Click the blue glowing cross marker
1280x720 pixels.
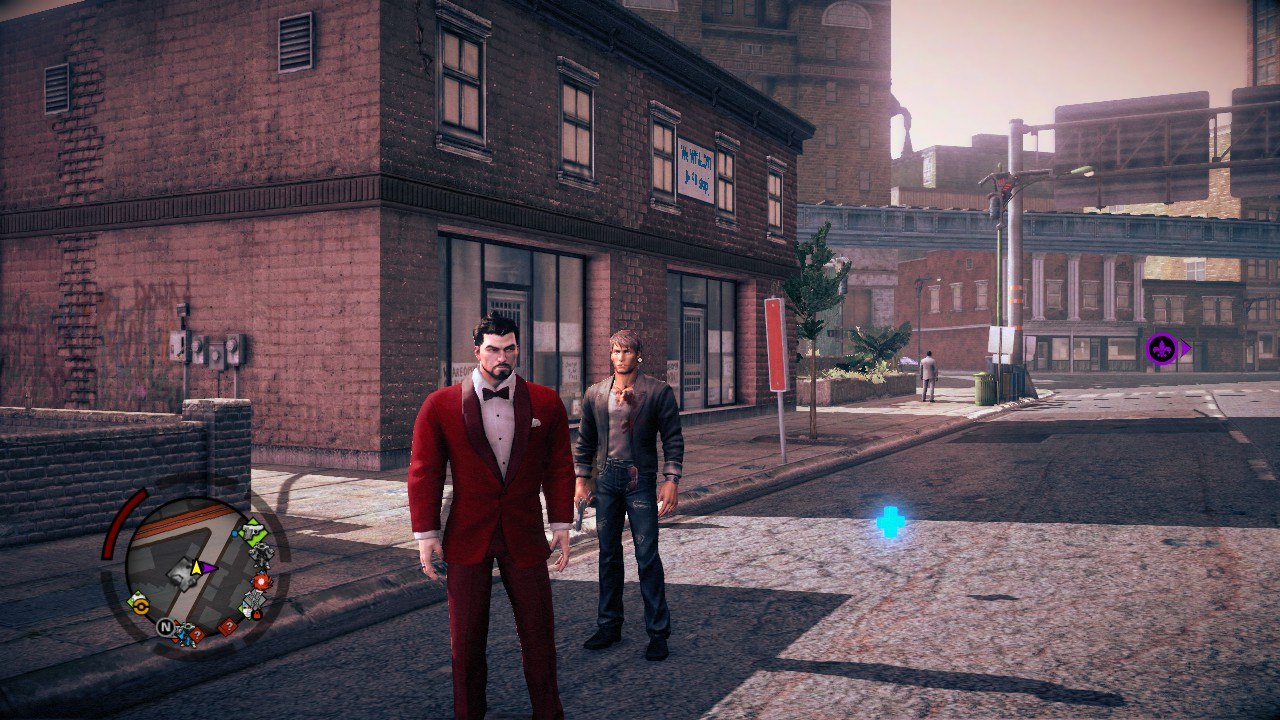pos(890,521)
